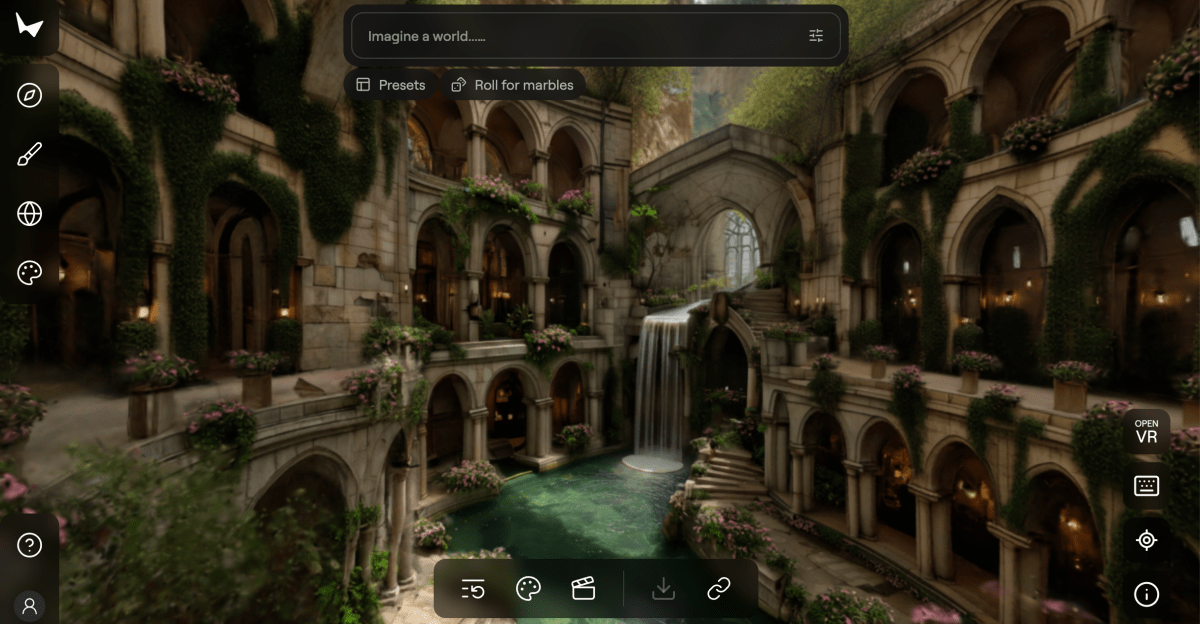Image resolution: width=1200 pixels, height=624 pixels.
Task: Open the bottom toolbar palette icon
Action: pos(528,589)
